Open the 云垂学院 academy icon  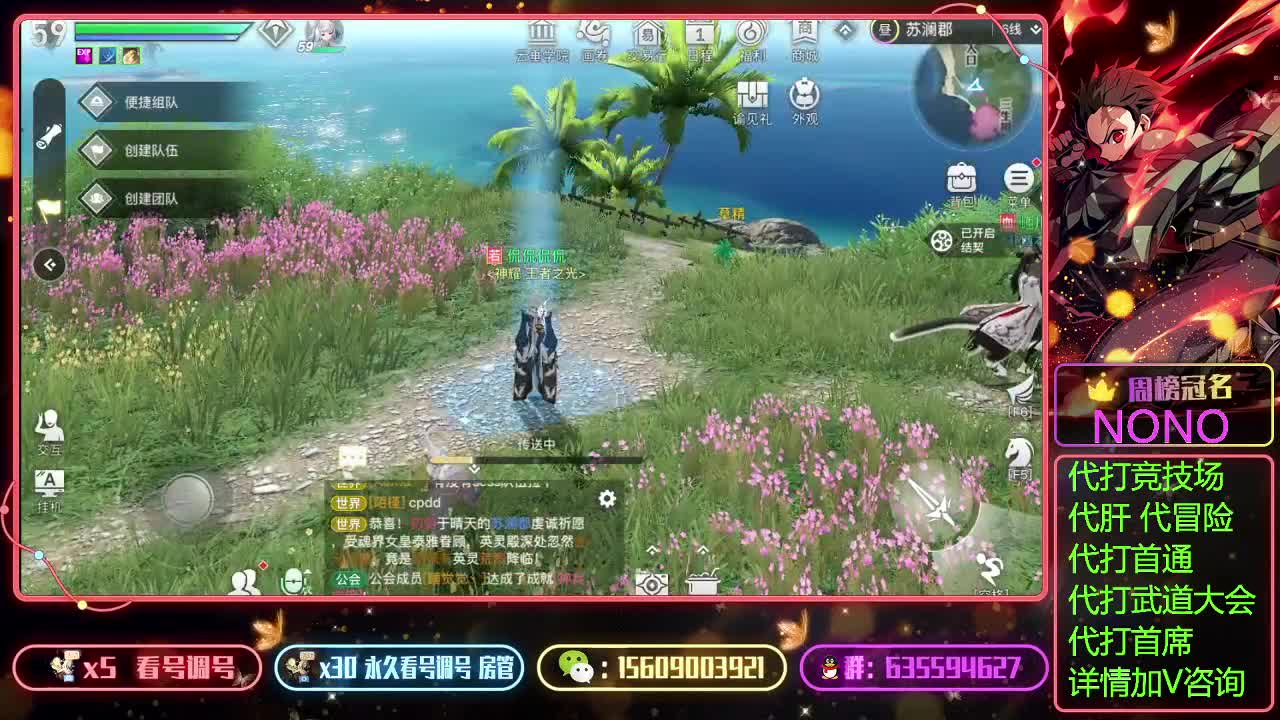540,35
